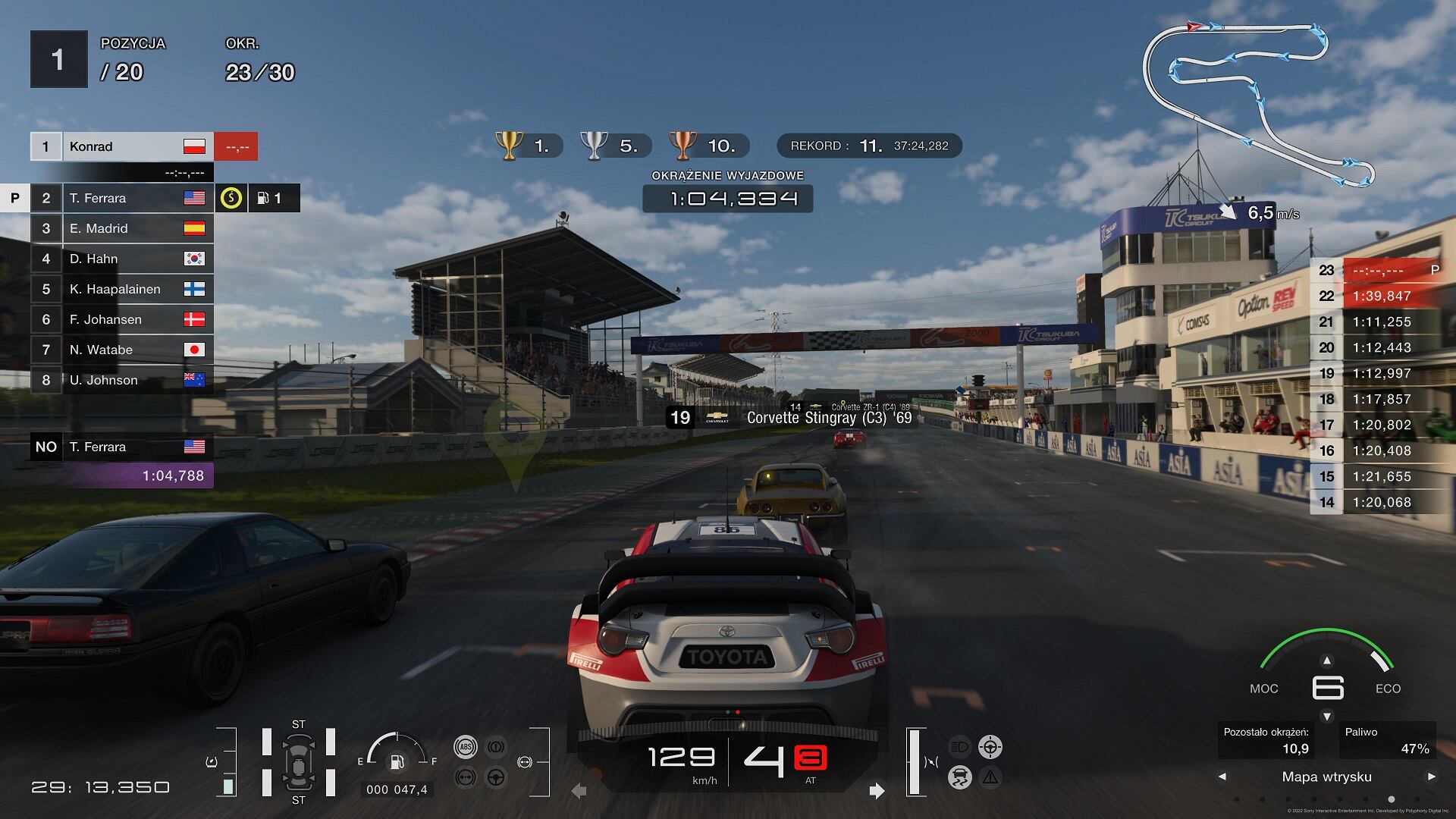Click the hazard warning triangle icon
The height and width of the screenshot is (819, 1456).
point(990,777)
